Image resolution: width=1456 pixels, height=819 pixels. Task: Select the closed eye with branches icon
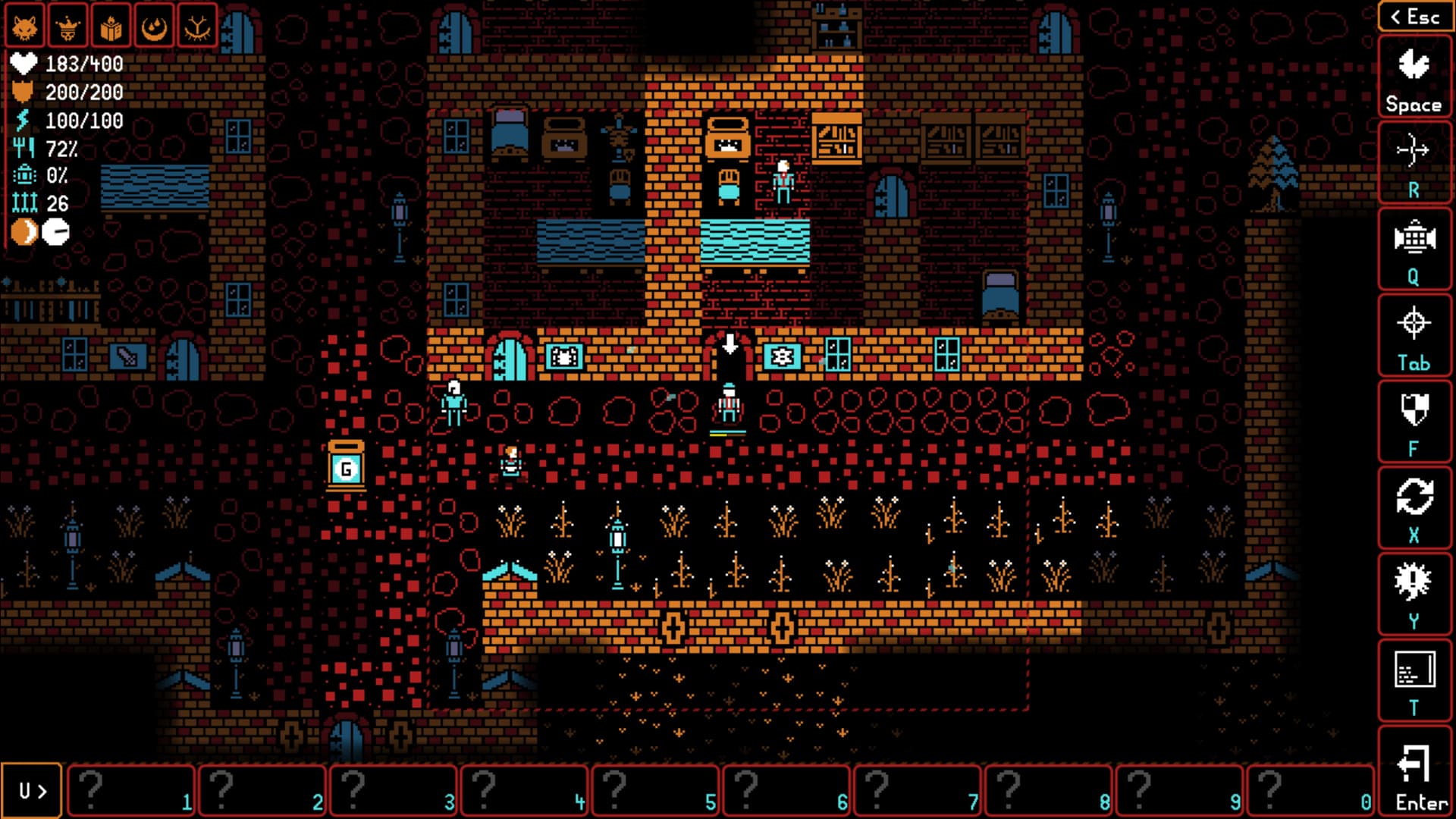tap(197, 27)
